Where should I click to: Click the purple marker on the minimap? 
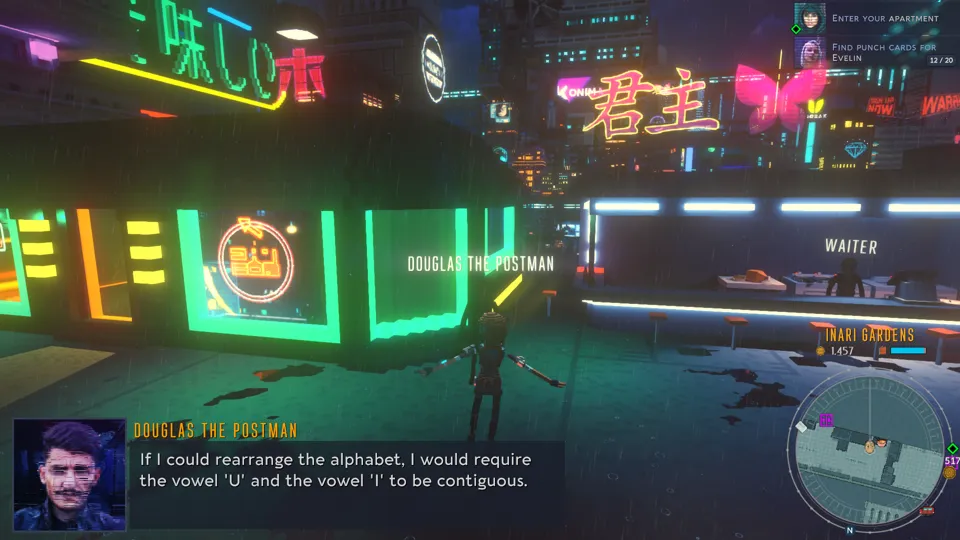[826, 420]
